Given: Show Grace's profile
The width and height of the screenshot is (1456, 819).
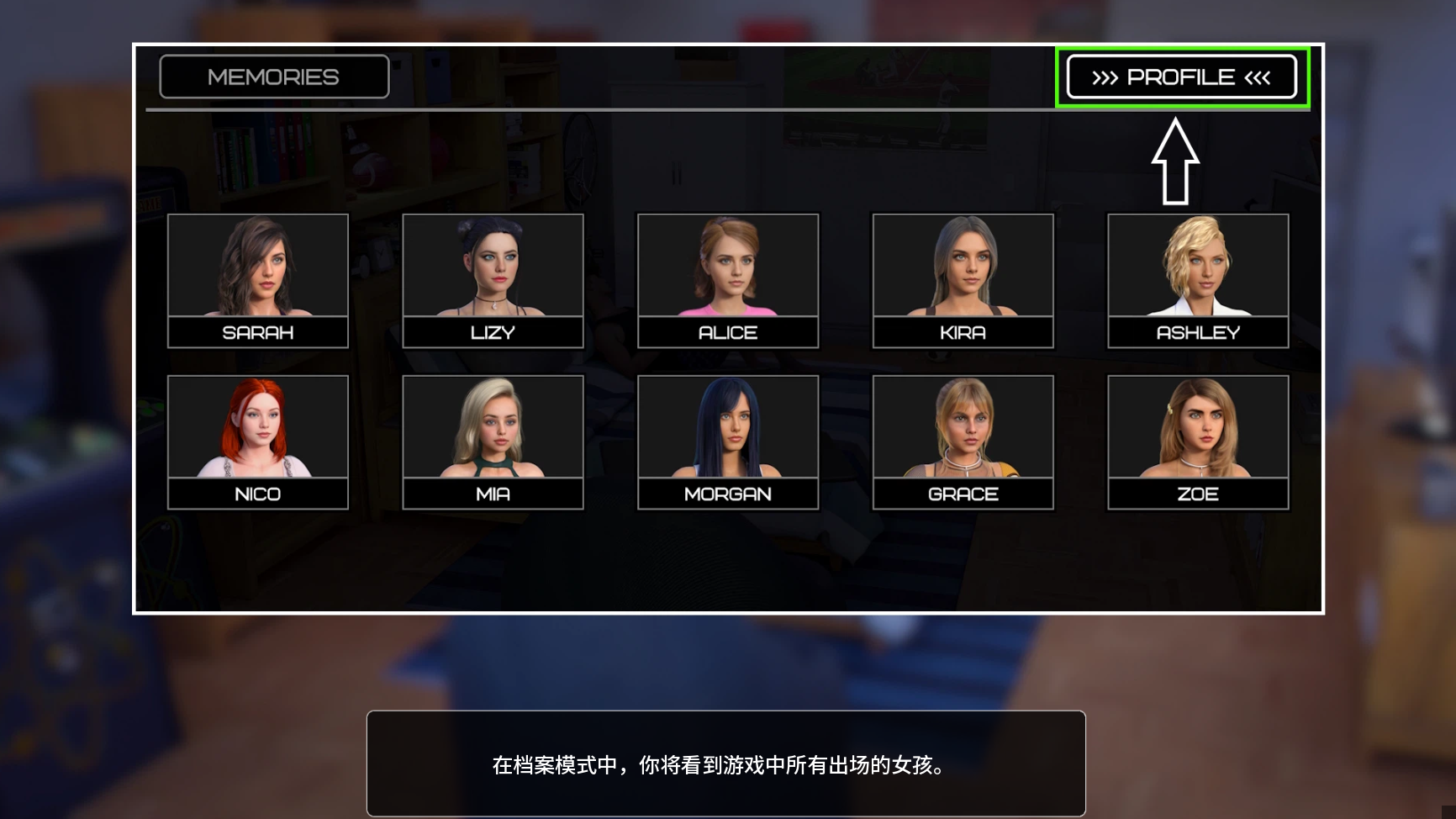Looking at the screenshot, I should click(x=963, y=441).
